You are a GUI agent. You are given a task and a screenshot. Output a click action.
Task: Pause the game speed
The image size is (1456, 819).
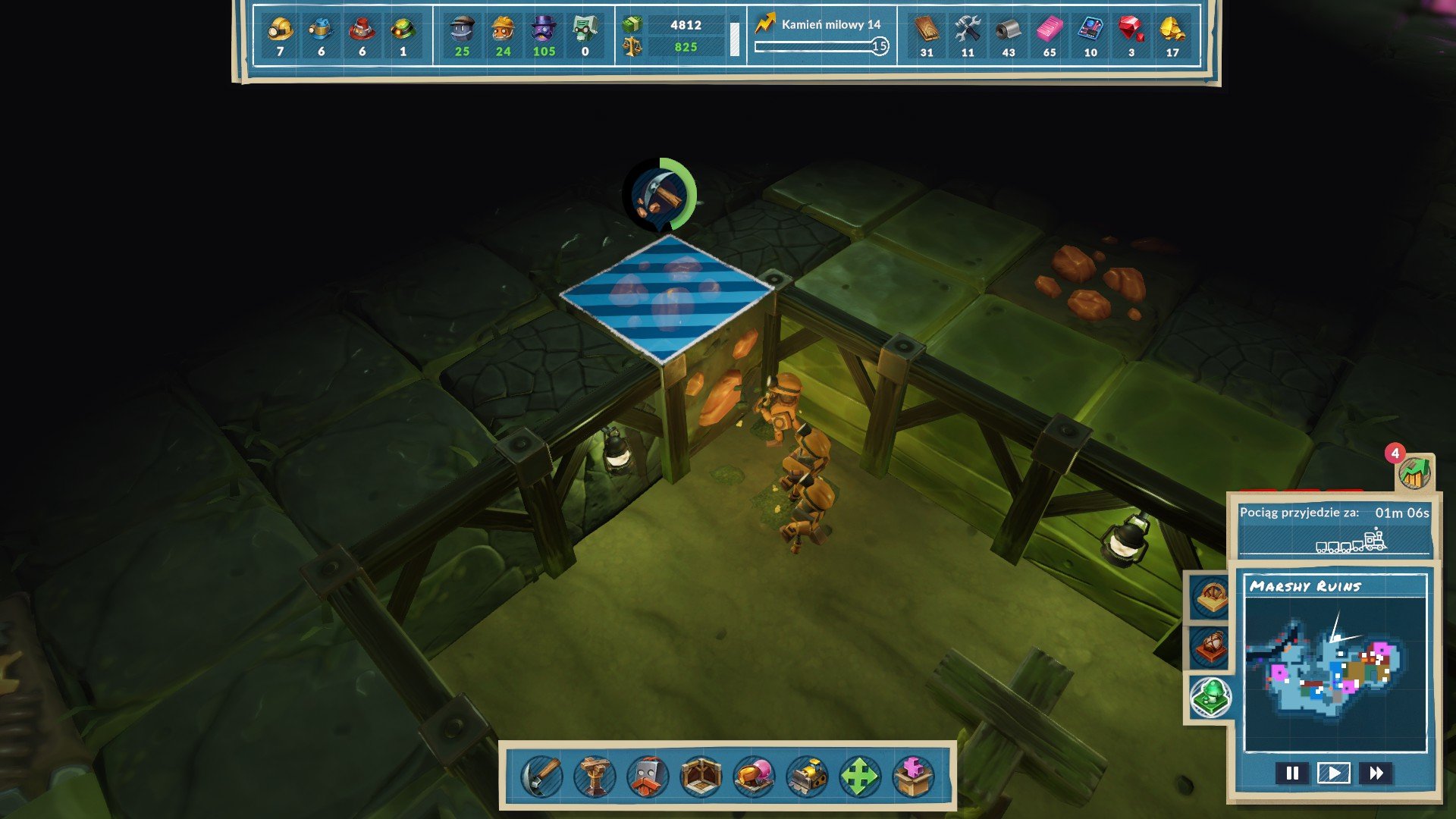[x=1292, y=773]
